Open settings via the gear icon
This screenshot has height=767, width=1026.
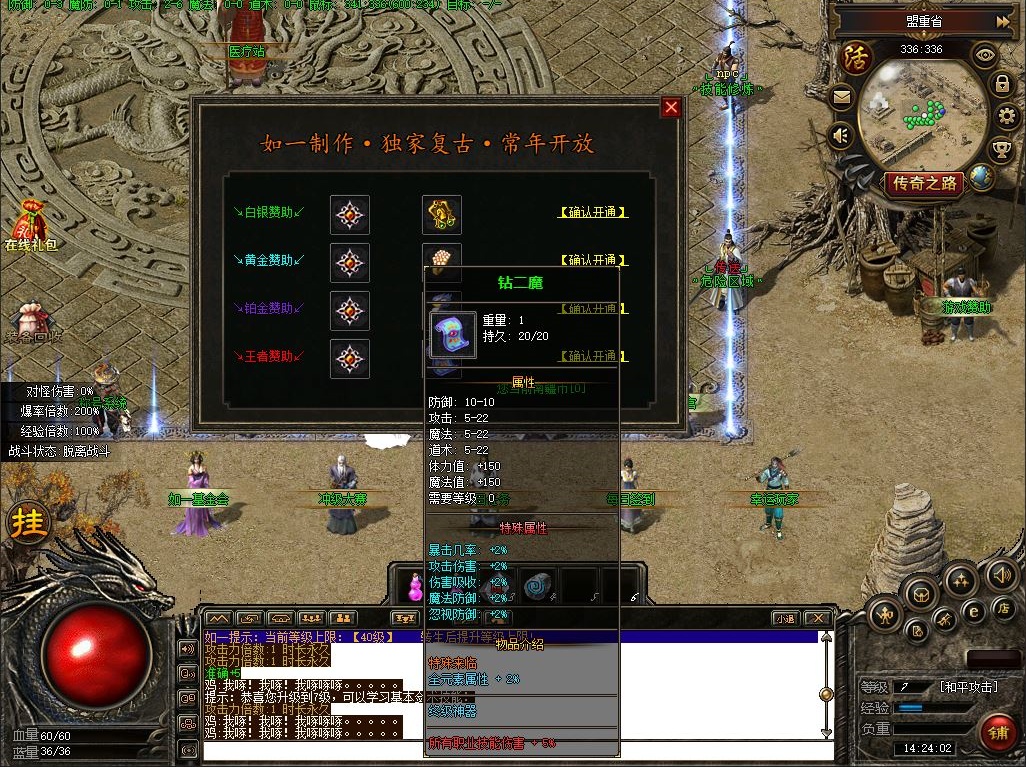coord(1006,118)
